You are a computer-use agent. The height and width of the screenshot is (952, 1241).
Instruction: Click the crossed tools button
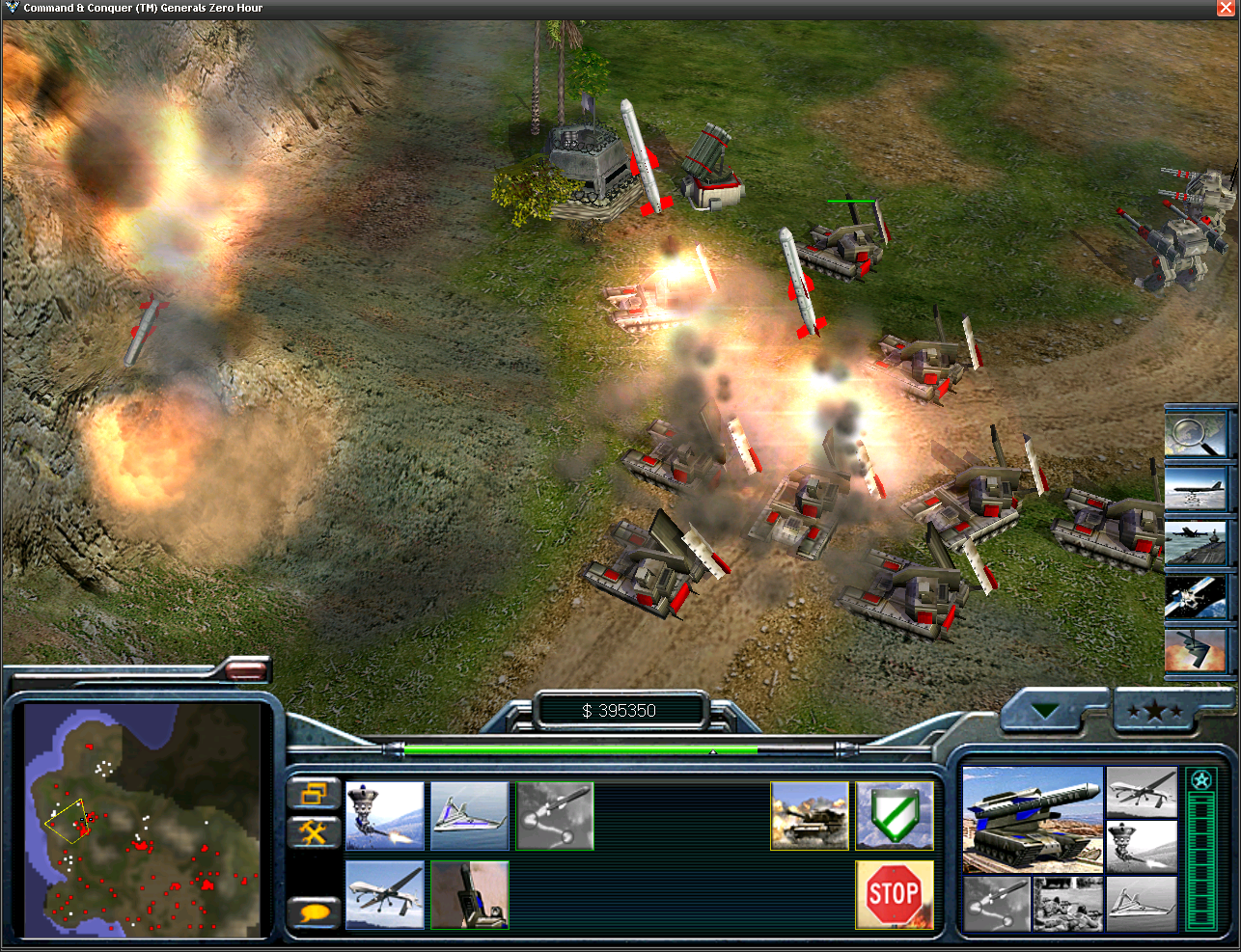click(x=314, y=831)
